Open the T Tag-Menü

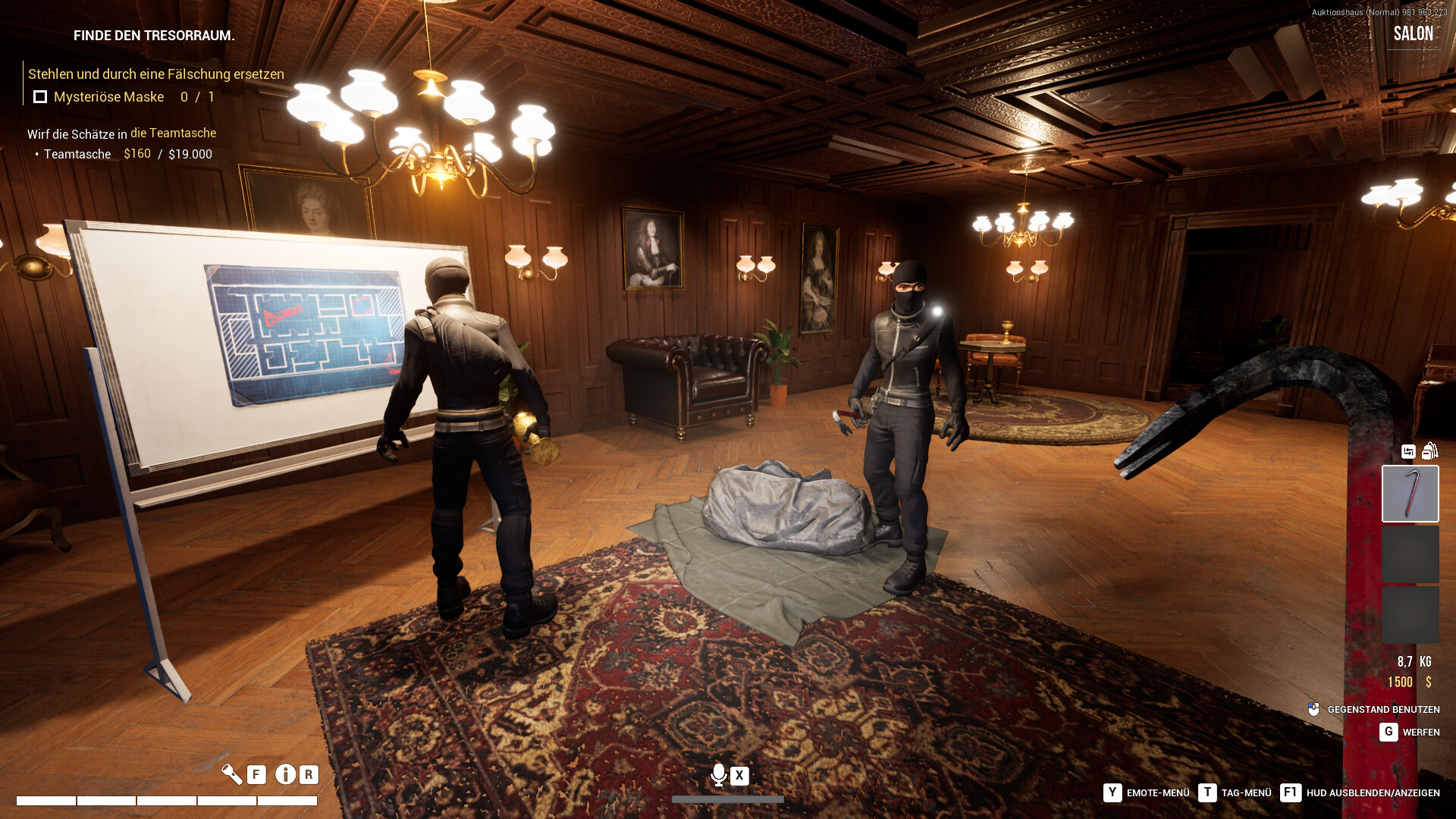click(x=1207, y=792)
